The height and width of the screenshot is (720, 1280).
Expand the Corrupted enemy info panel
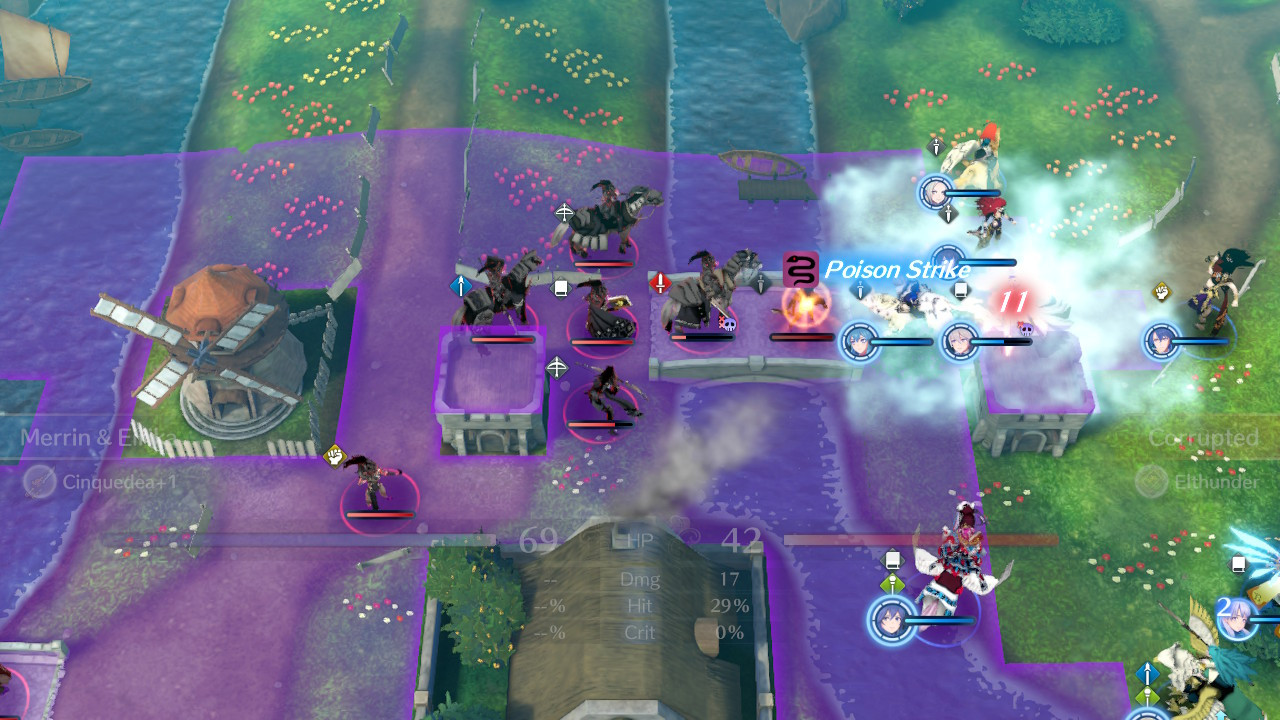(x=1203, y=437)
